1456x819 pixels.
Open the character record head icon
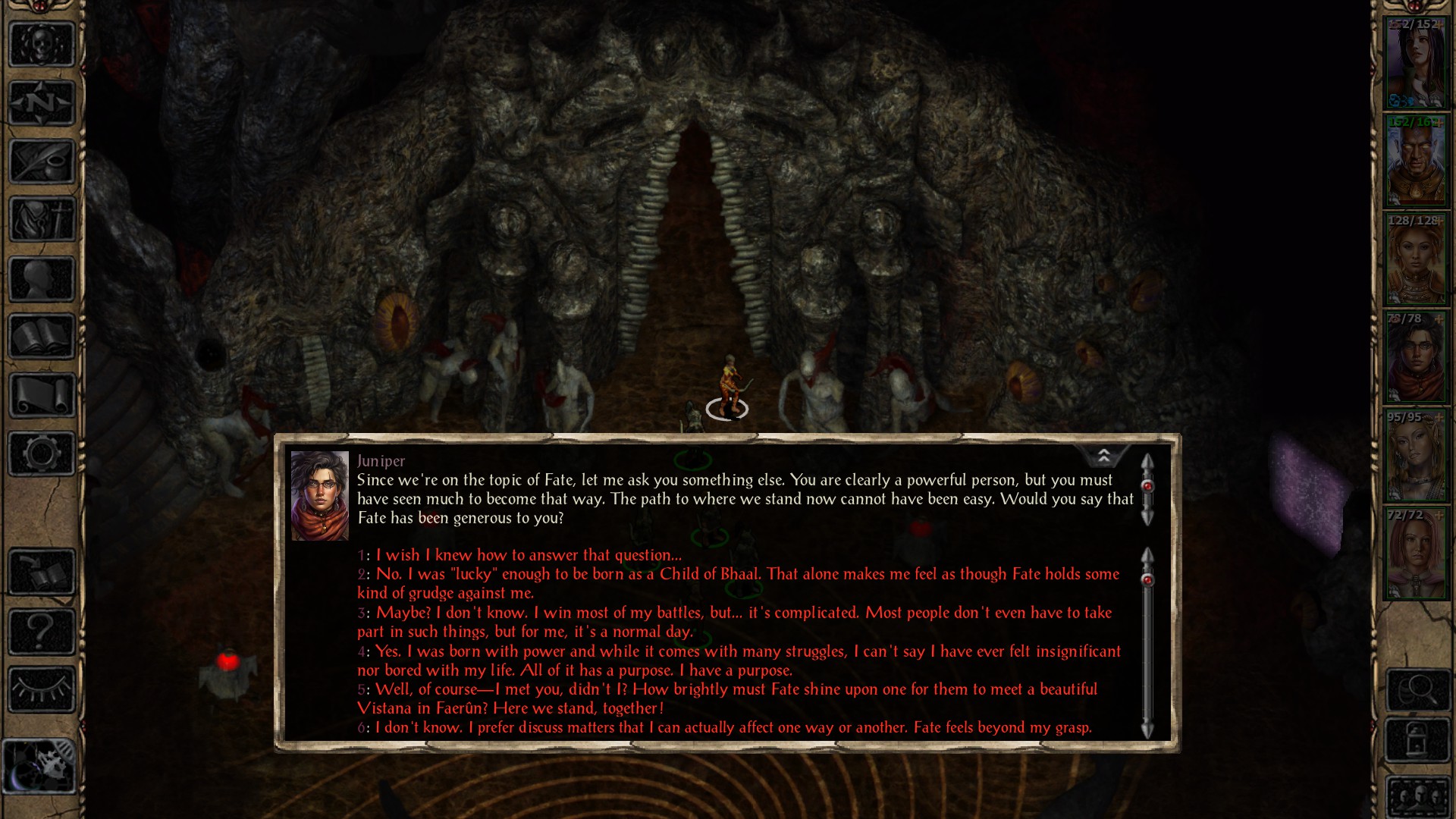coord(42,278)
